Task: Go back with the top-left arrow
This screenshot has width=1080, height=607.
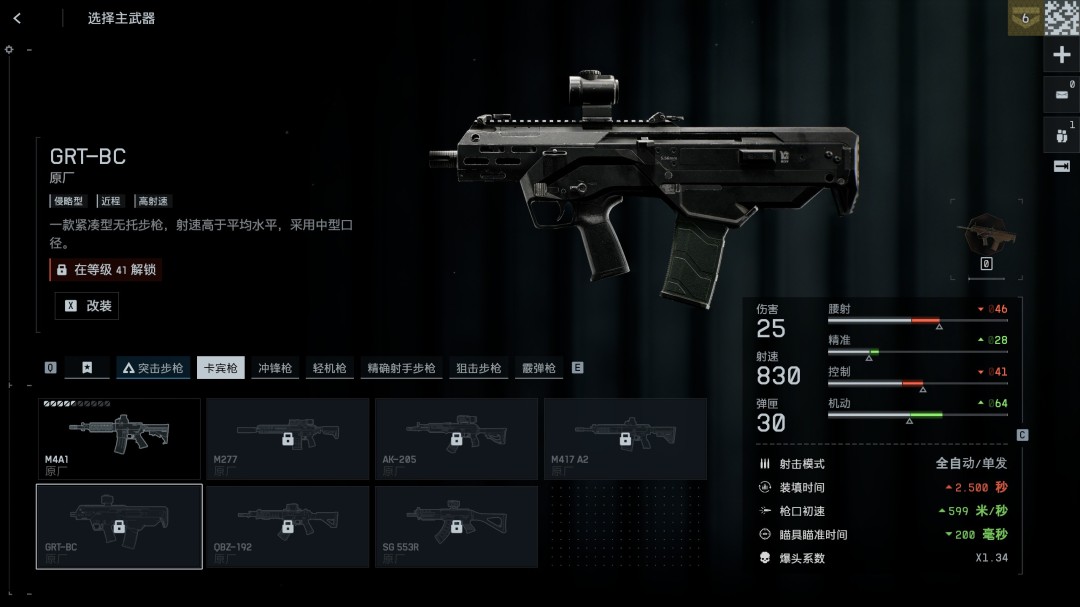Action: point(17,18)
